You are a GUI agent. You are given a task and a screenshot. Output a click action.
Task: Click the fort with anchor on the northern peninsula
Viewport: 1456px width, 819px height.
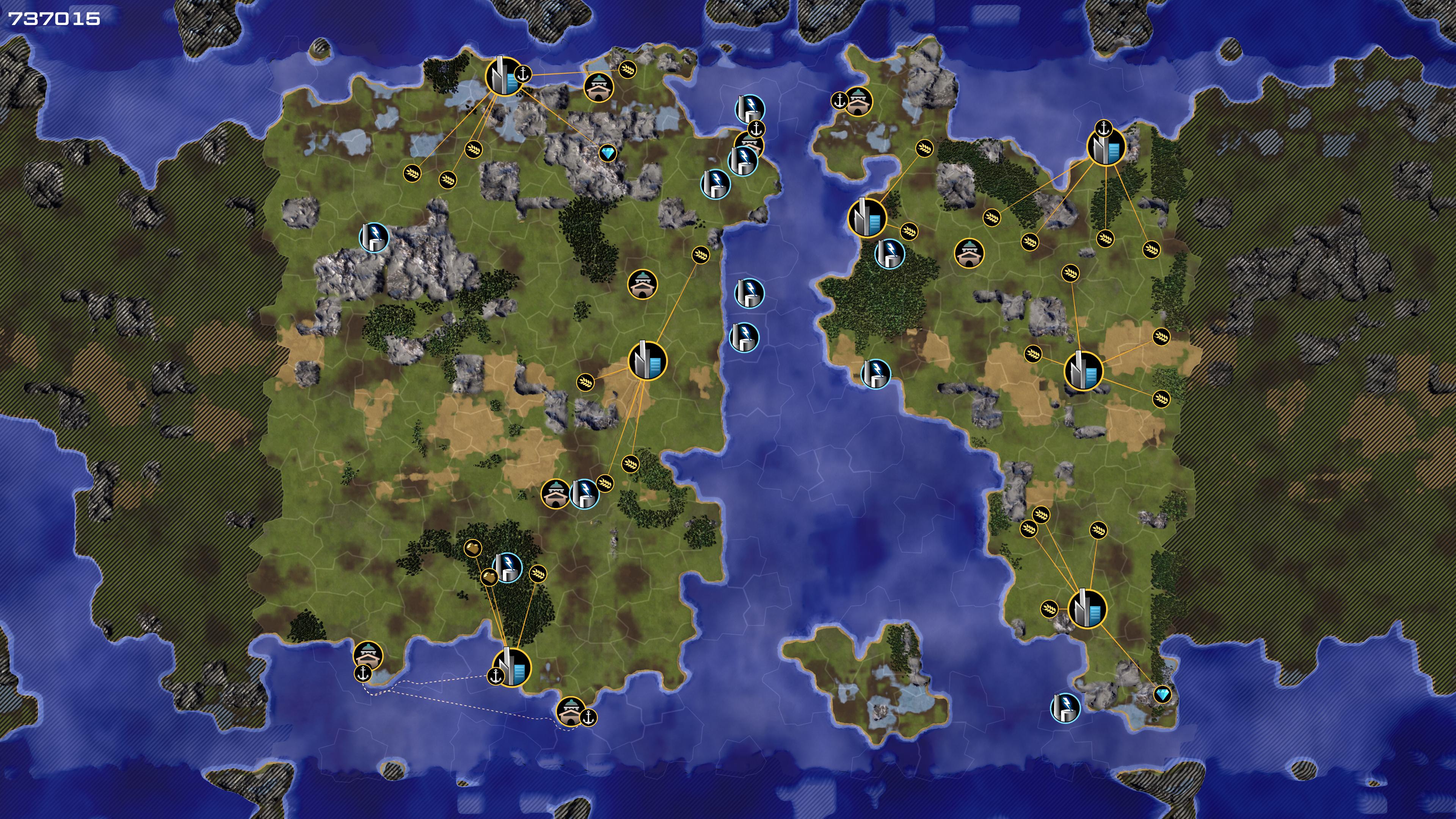(858, 102)
